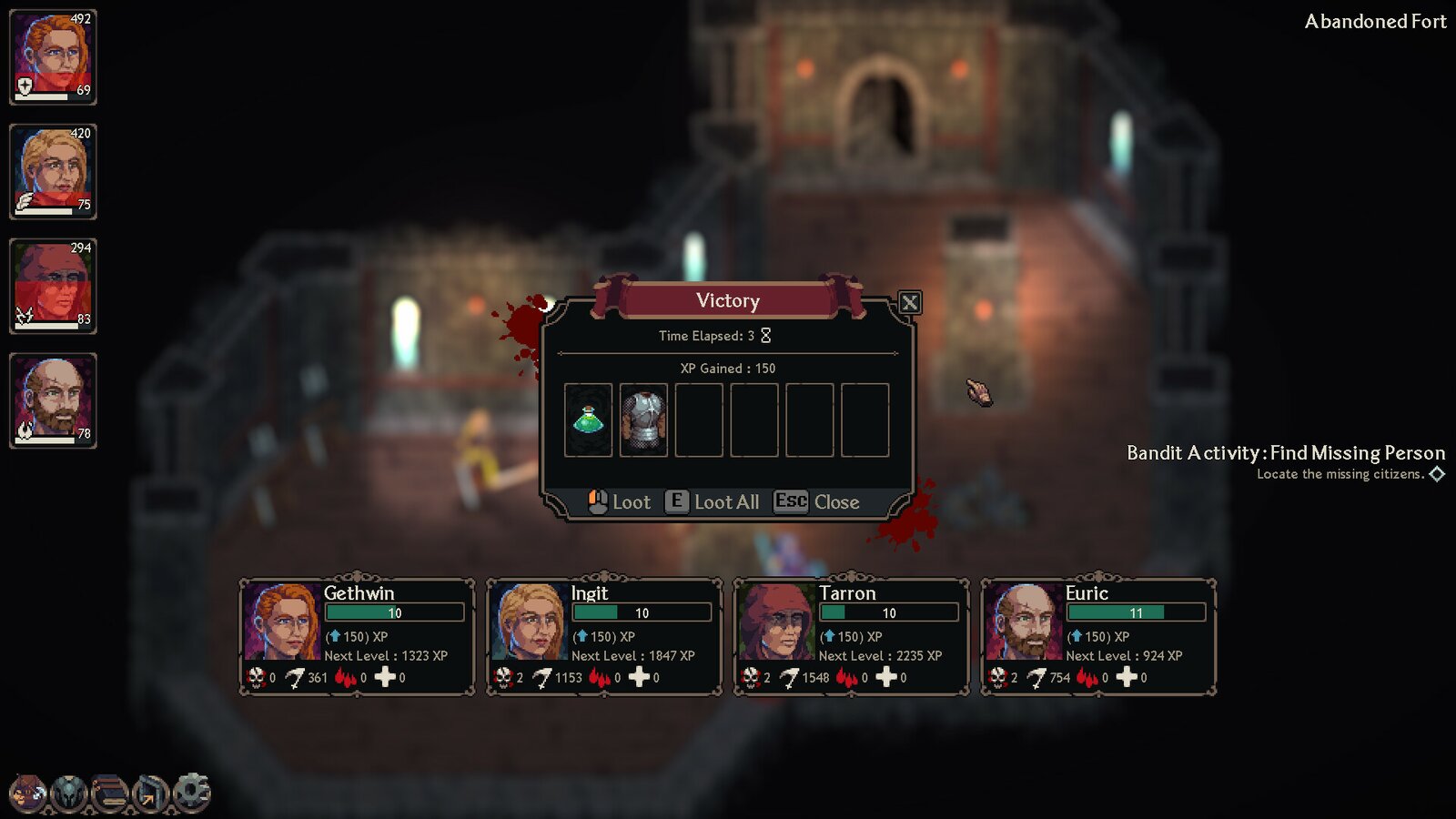Open settings with the gear icon
The width and height of the screenshot is (1456, 819).
point(192,792)
